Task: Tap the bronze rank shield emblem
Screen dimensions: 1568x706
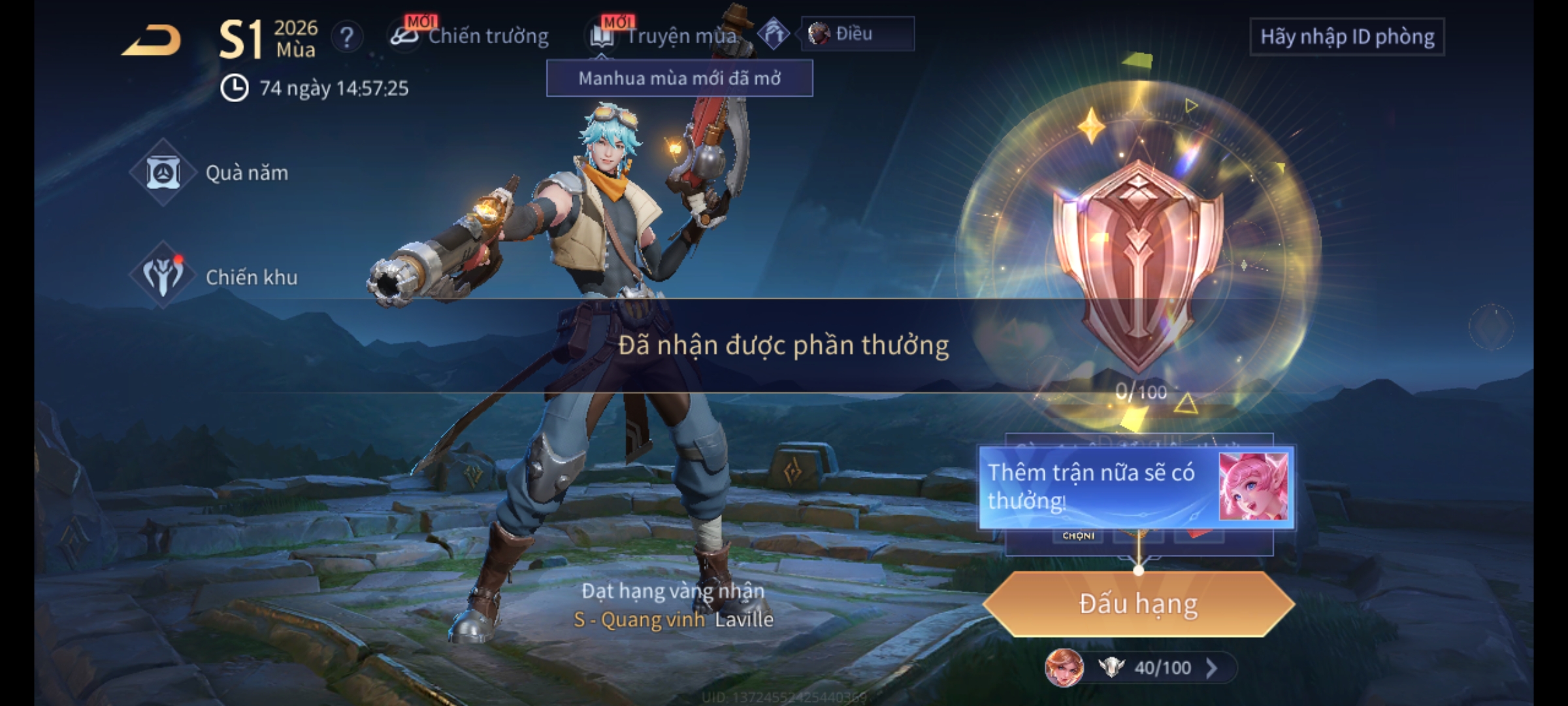Action: coord(1138,261)
